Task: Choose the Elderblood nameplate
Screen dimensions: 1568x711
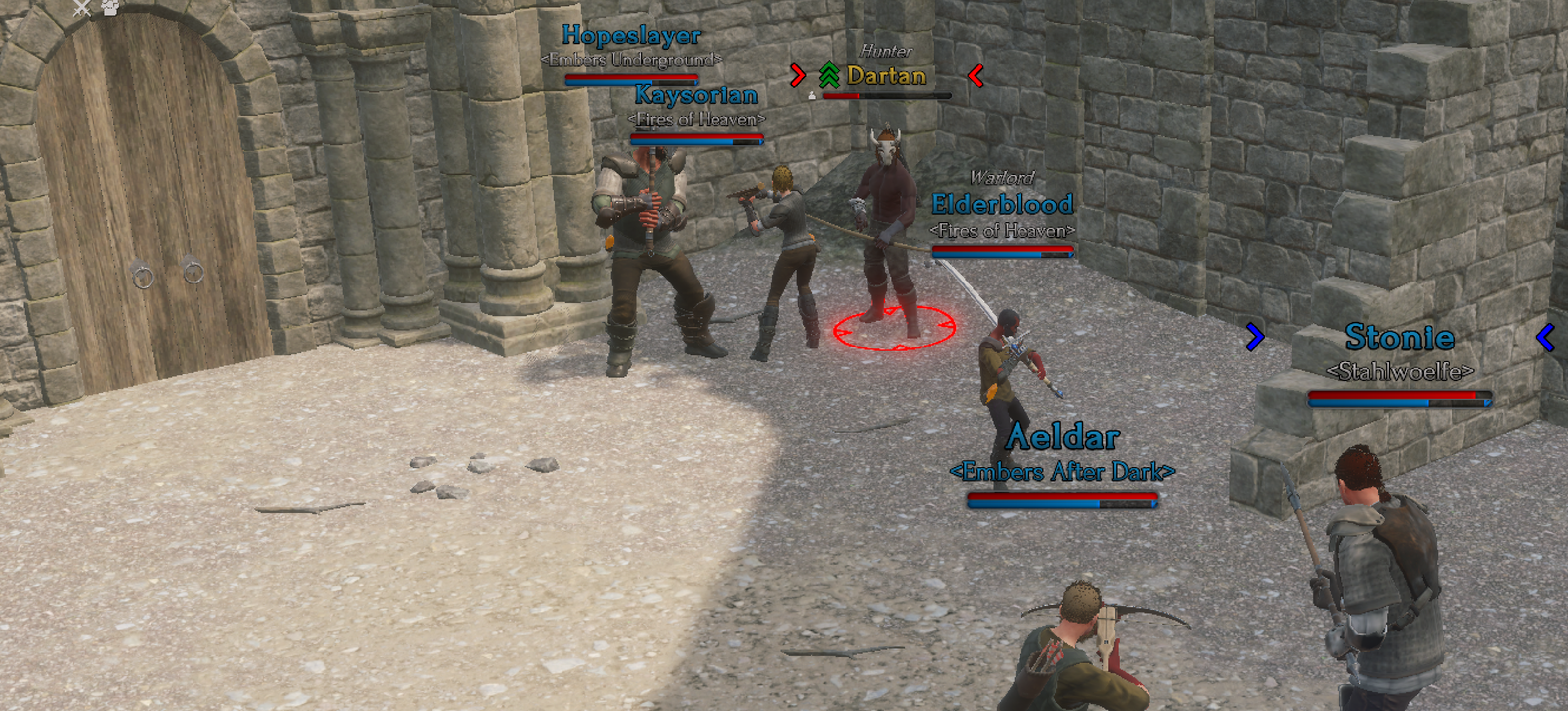Action: (1002, 204)
